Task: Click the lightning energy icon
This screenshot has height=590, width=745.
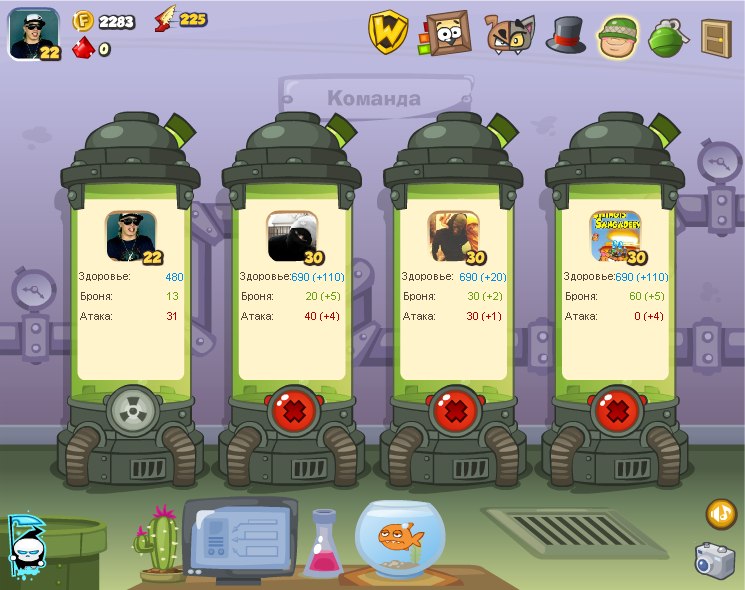Action: 164,19
